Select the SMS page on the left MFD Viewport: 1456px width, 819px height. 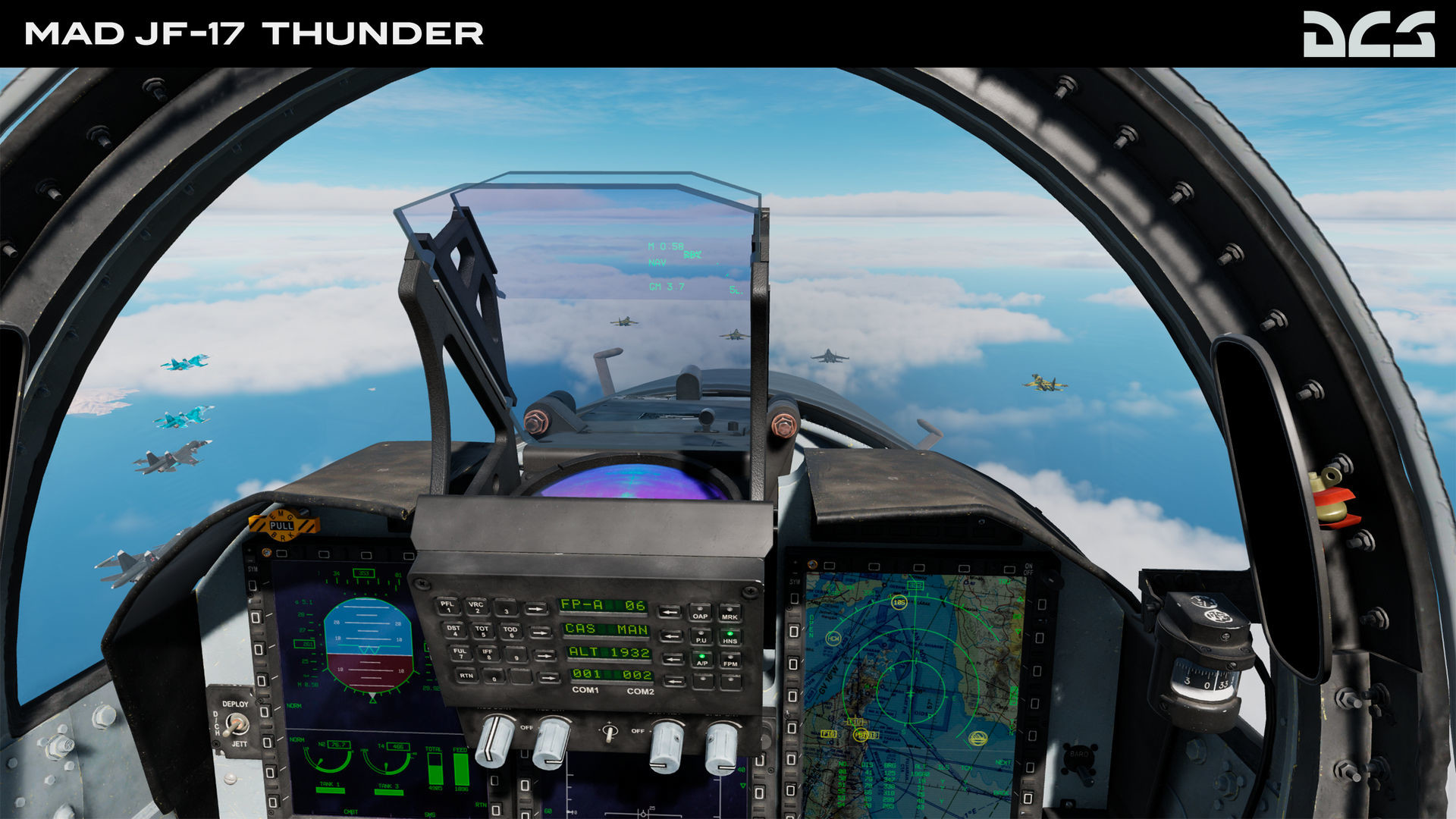pyautogui.click(x=431, y=816)
